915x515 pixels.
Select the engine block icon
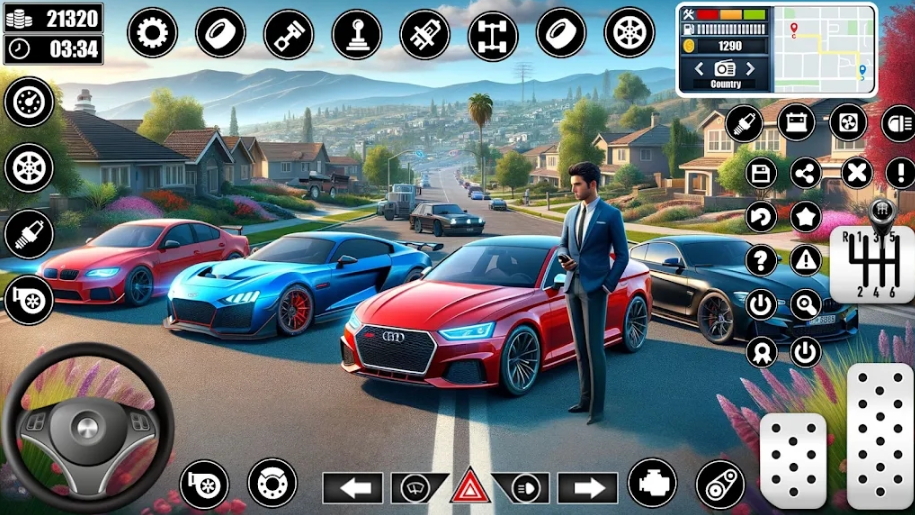652,483
